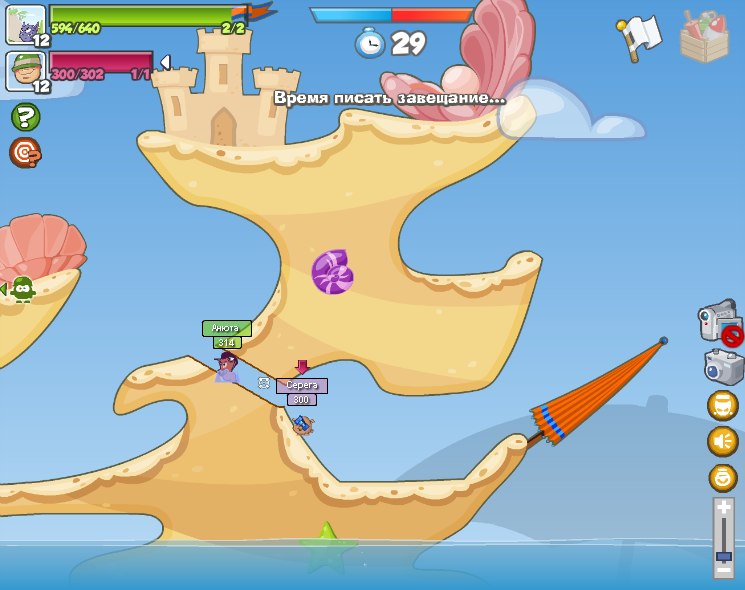Click the round face icon above speaker
The image size is (745, 590).
tap(723, 405)
